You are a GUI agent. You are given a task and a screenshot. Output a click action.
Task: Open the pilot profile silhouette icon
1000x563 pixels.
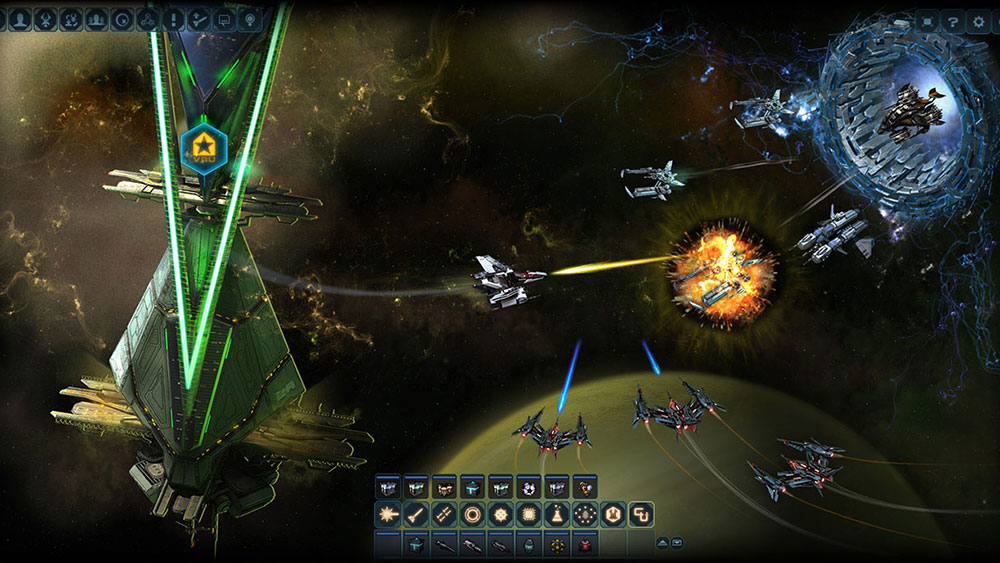pyautogui.click(x=19, y=18)
